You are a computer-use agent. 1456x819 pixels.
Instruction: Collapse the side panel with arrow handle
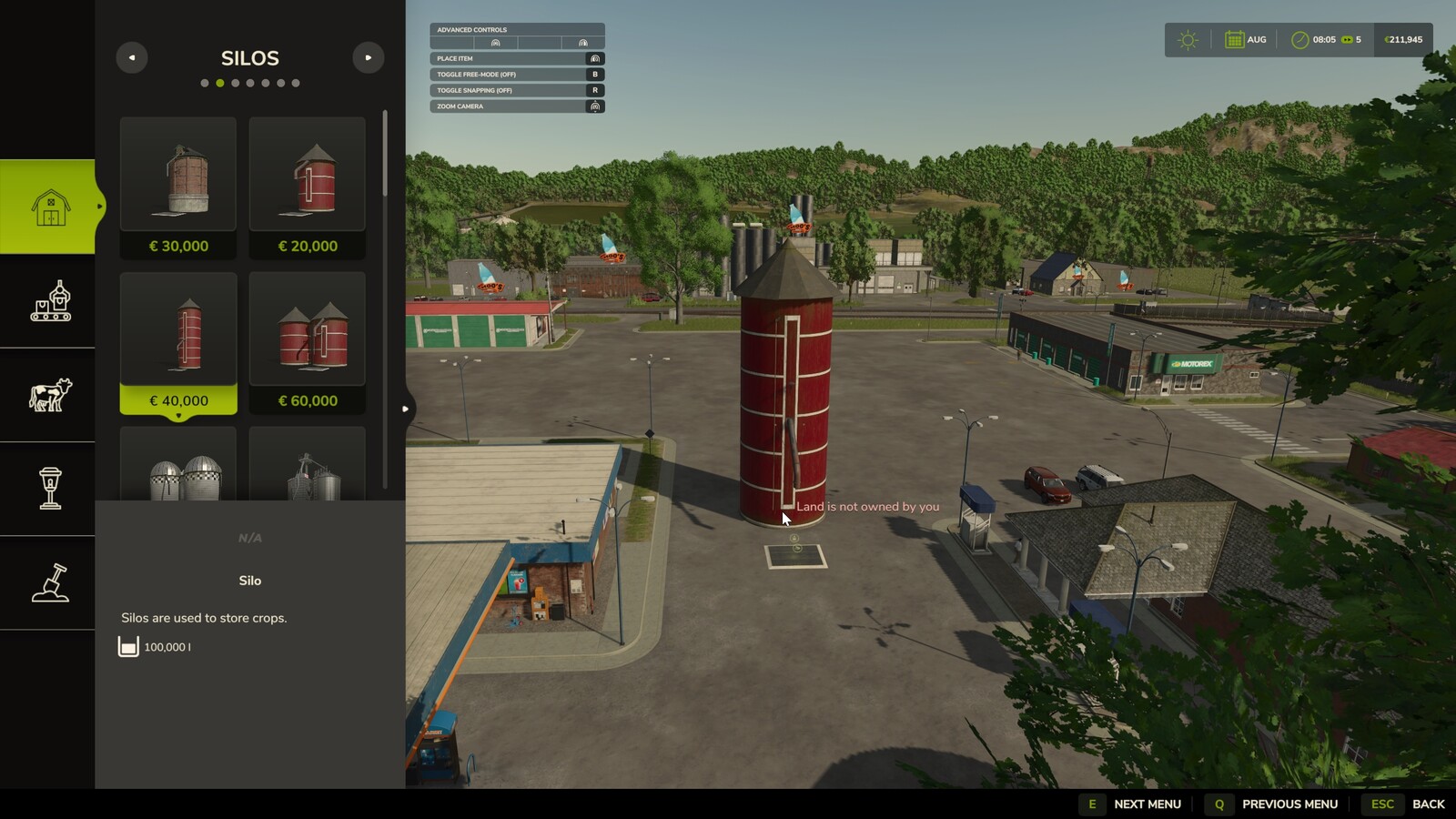(x=406, y=409)
